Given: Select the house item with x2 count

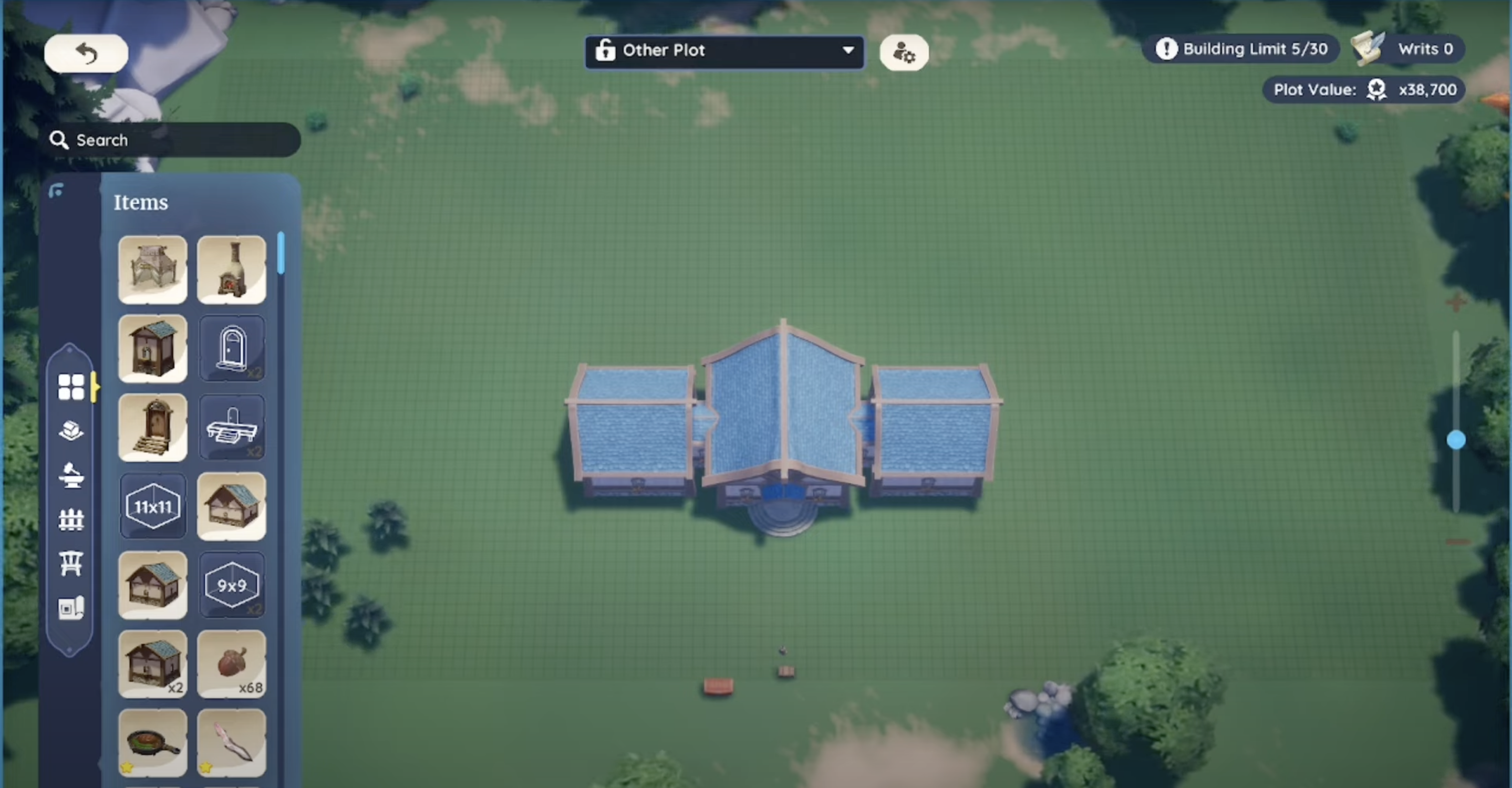Looking at the screenshot, I should pyautogui.click(x=152, y=664).
